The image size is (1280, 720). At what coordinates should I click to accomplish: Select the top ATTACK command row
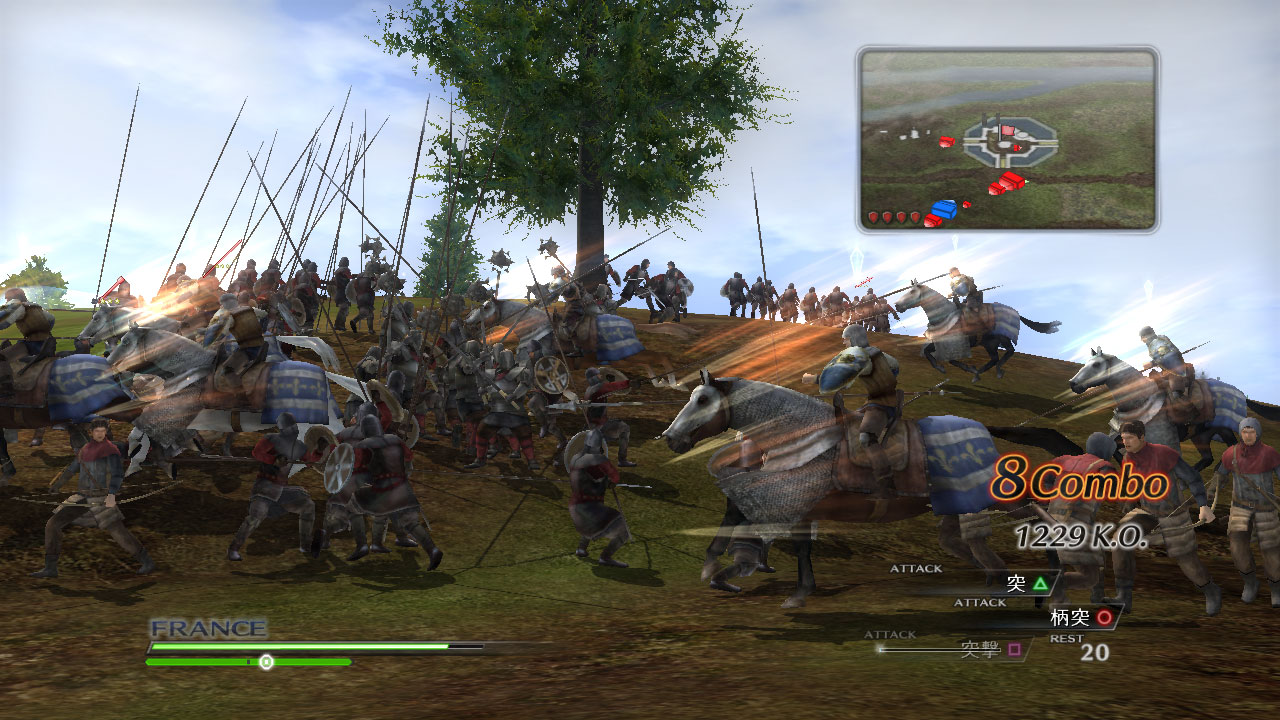(915, 567)
